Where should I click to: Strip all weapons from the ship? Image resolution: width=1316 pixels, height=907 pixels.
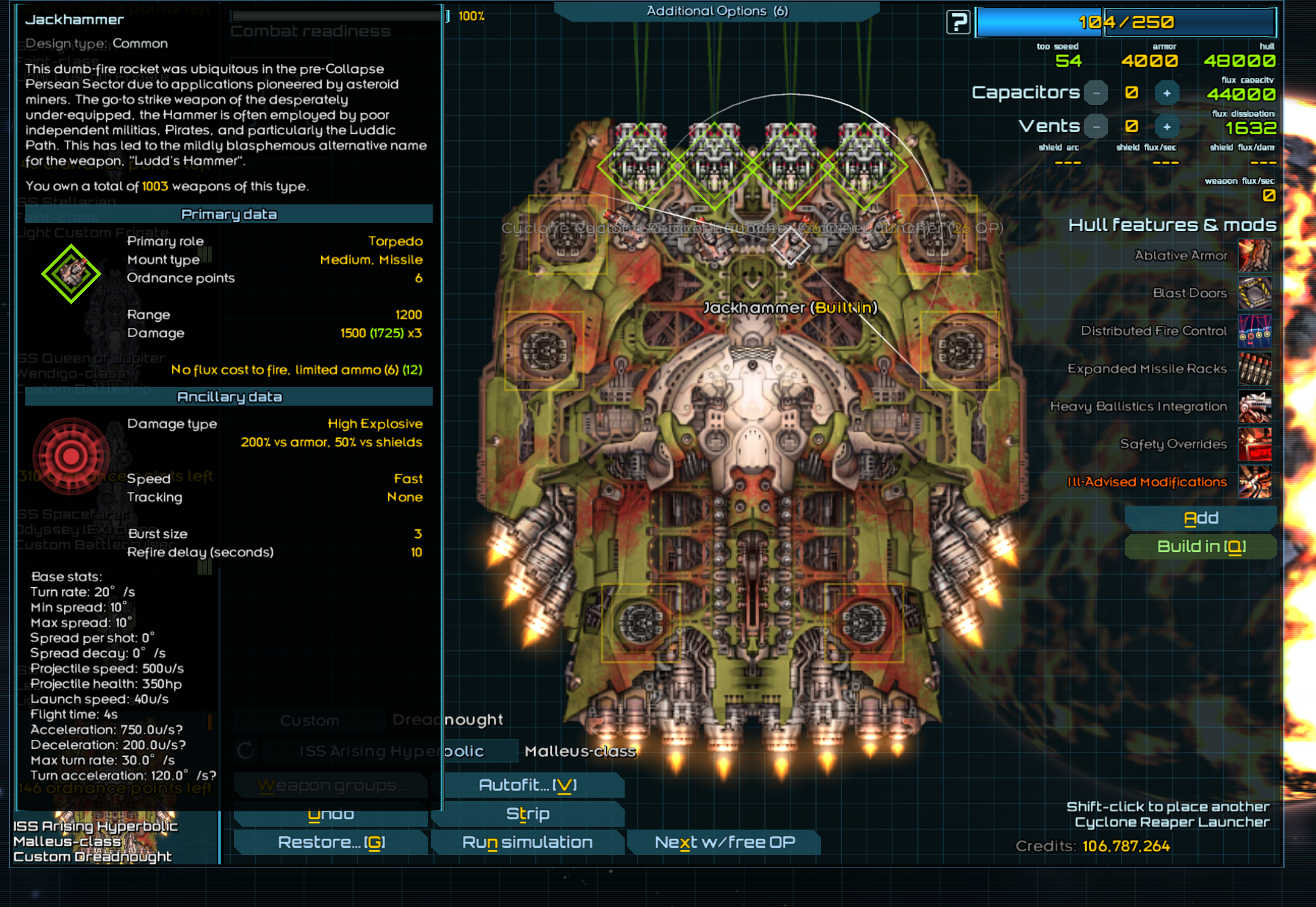(528, 814)
